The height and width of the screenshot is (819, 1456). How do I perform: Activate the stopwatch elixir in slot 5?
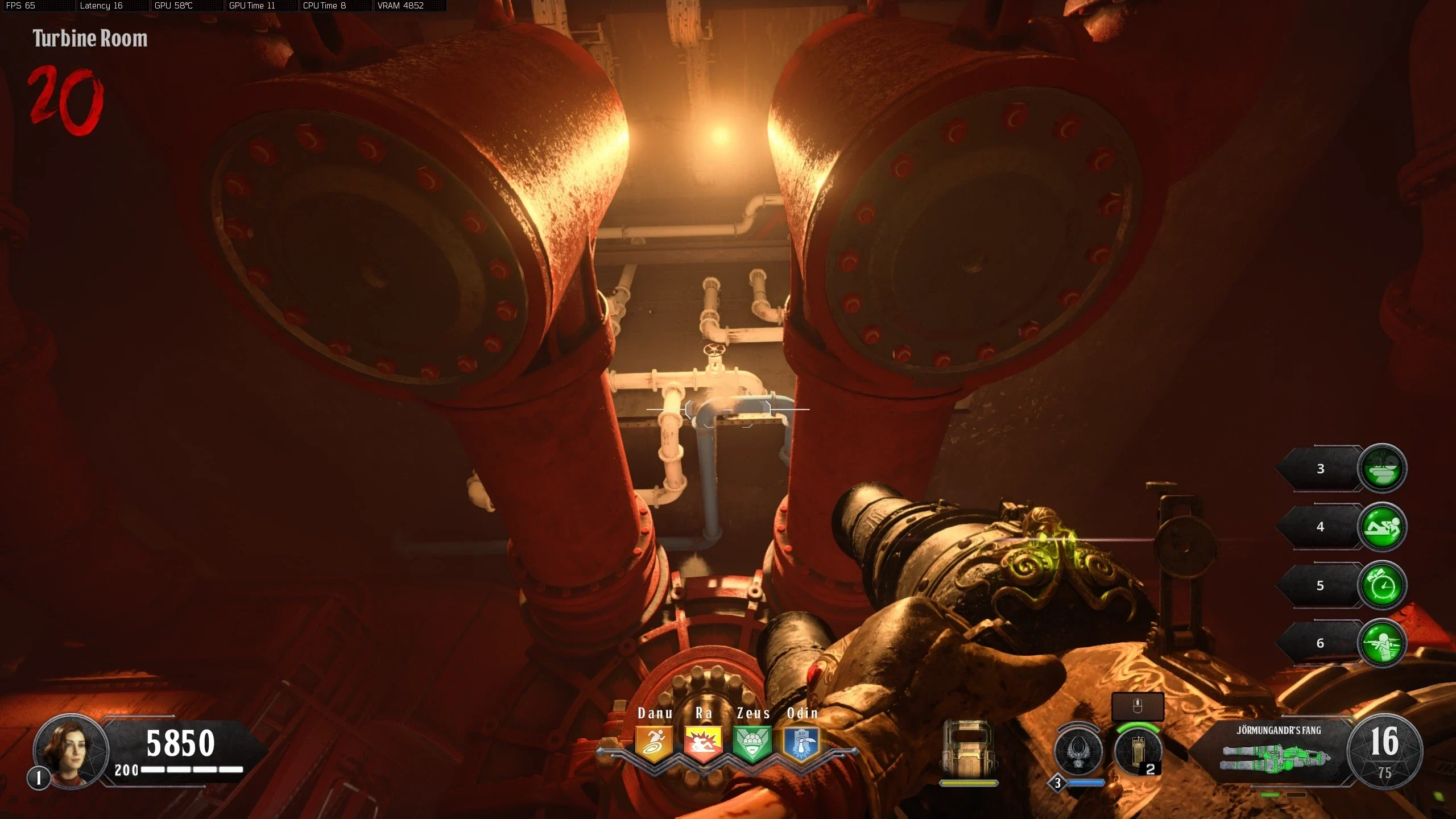[x=1382, y=585]
